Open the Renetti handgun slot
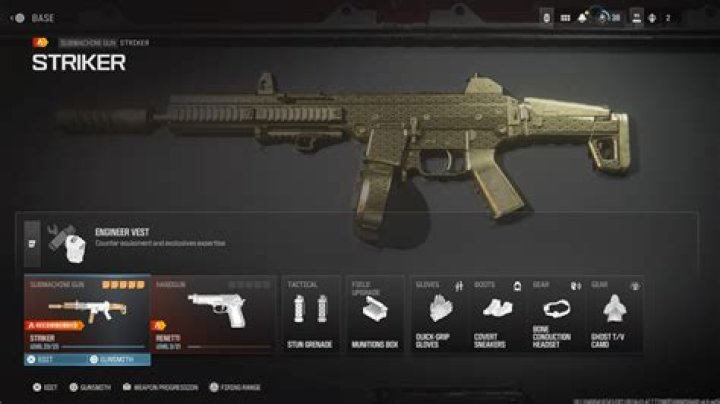This screenshot has height=404, width=720. coord(214,312)
